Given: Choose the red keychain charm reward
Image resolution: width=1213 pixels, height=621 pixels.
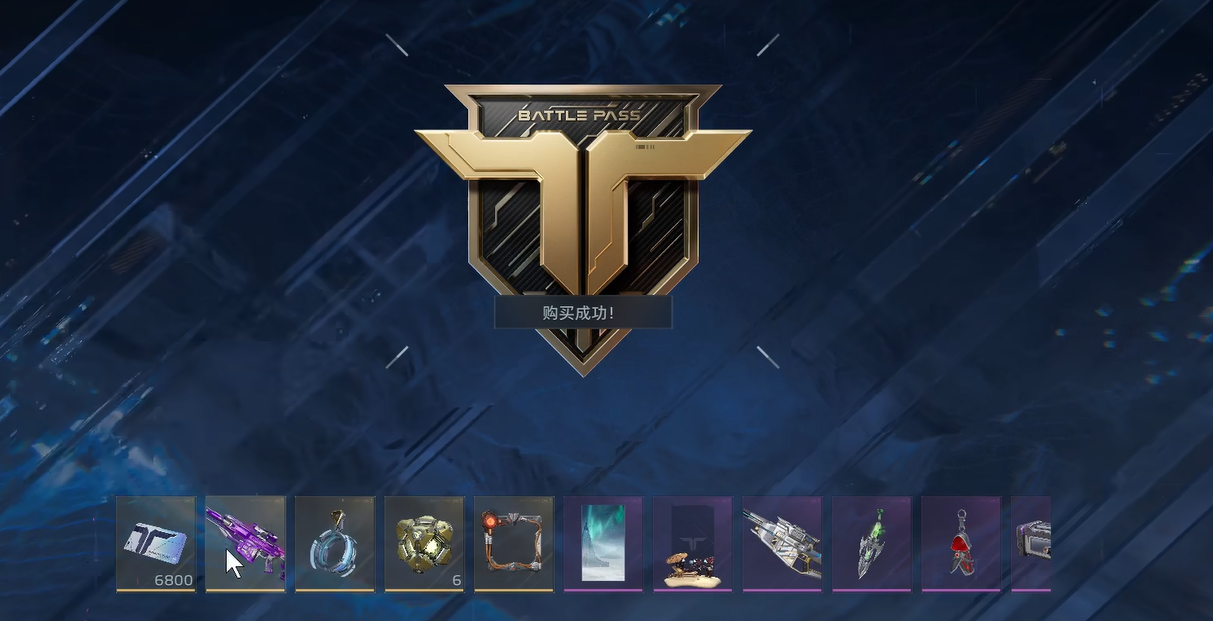Looking at the screenshot, I should click(961, 543).
